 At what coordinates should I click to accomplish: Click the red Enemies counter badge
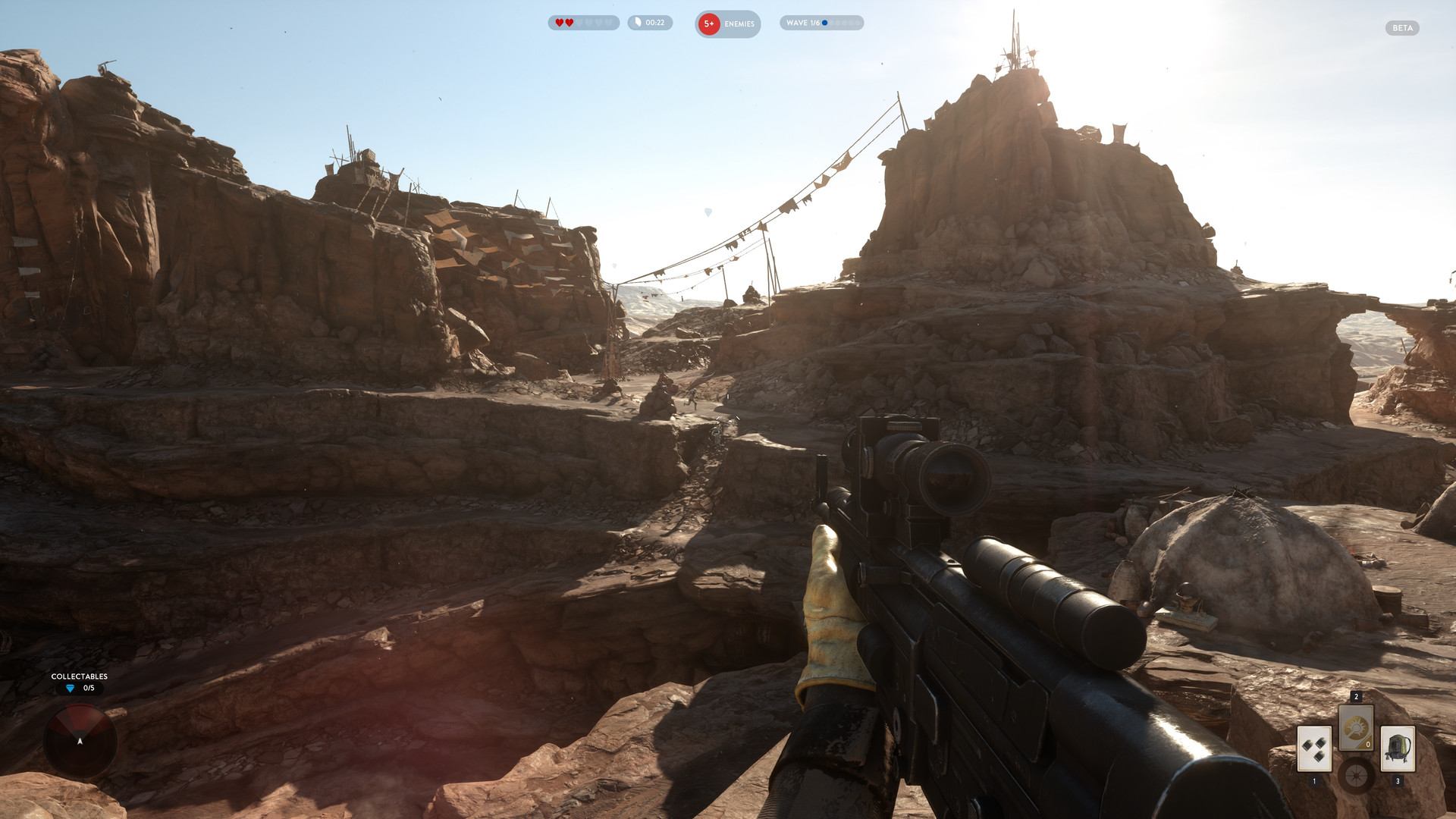click(709, 24)
